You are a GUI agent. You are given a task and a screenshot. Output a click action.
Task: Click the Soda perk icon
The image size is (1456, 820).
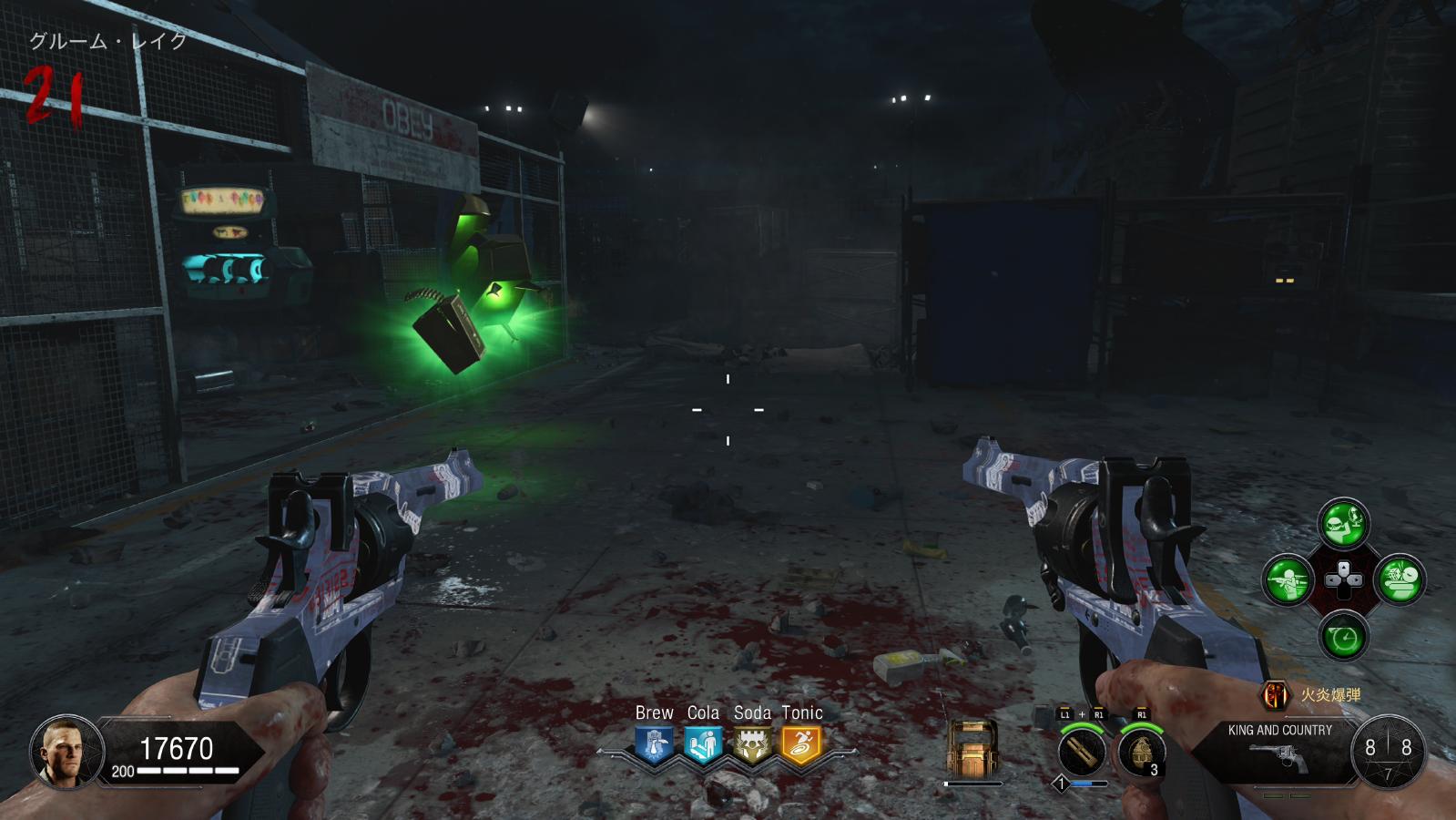(x=752, y=744)
